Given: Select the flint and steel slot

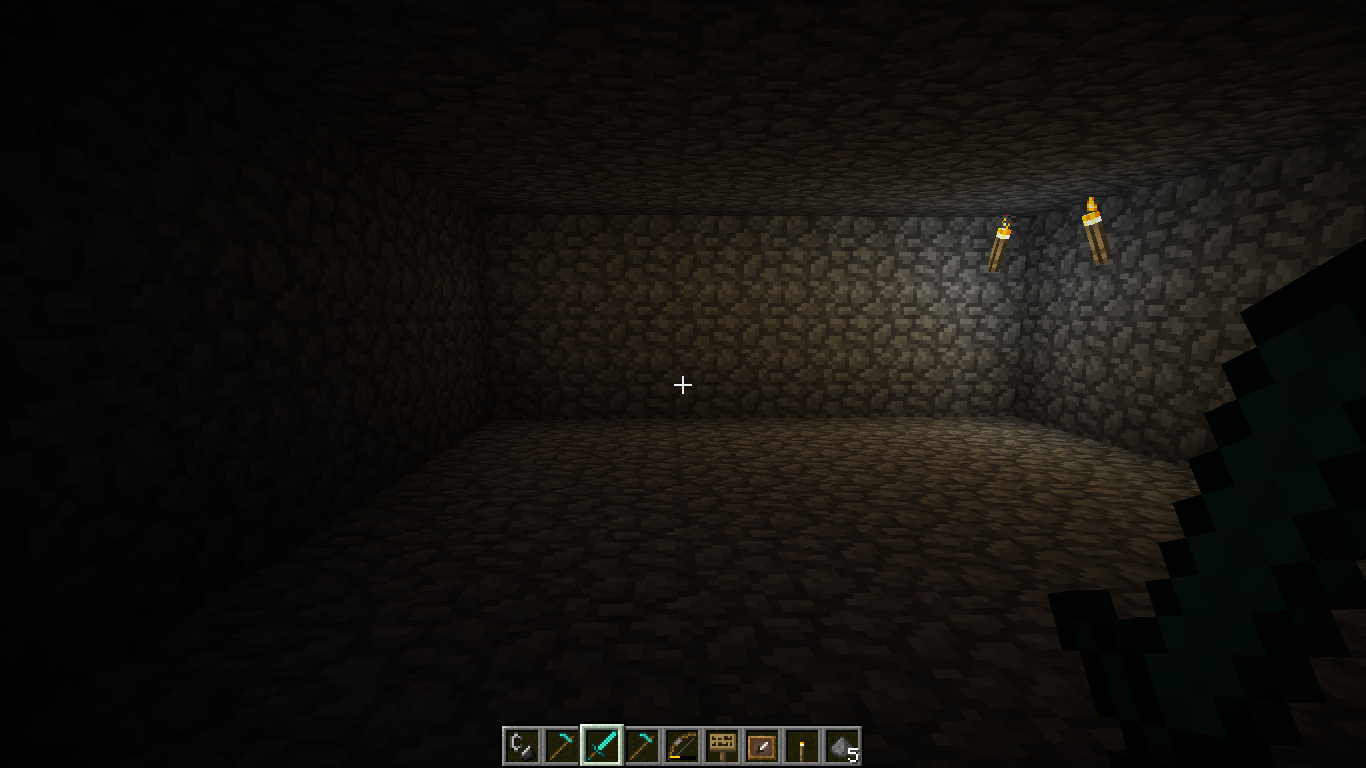Looking at the screenshot, I should 521,746.
